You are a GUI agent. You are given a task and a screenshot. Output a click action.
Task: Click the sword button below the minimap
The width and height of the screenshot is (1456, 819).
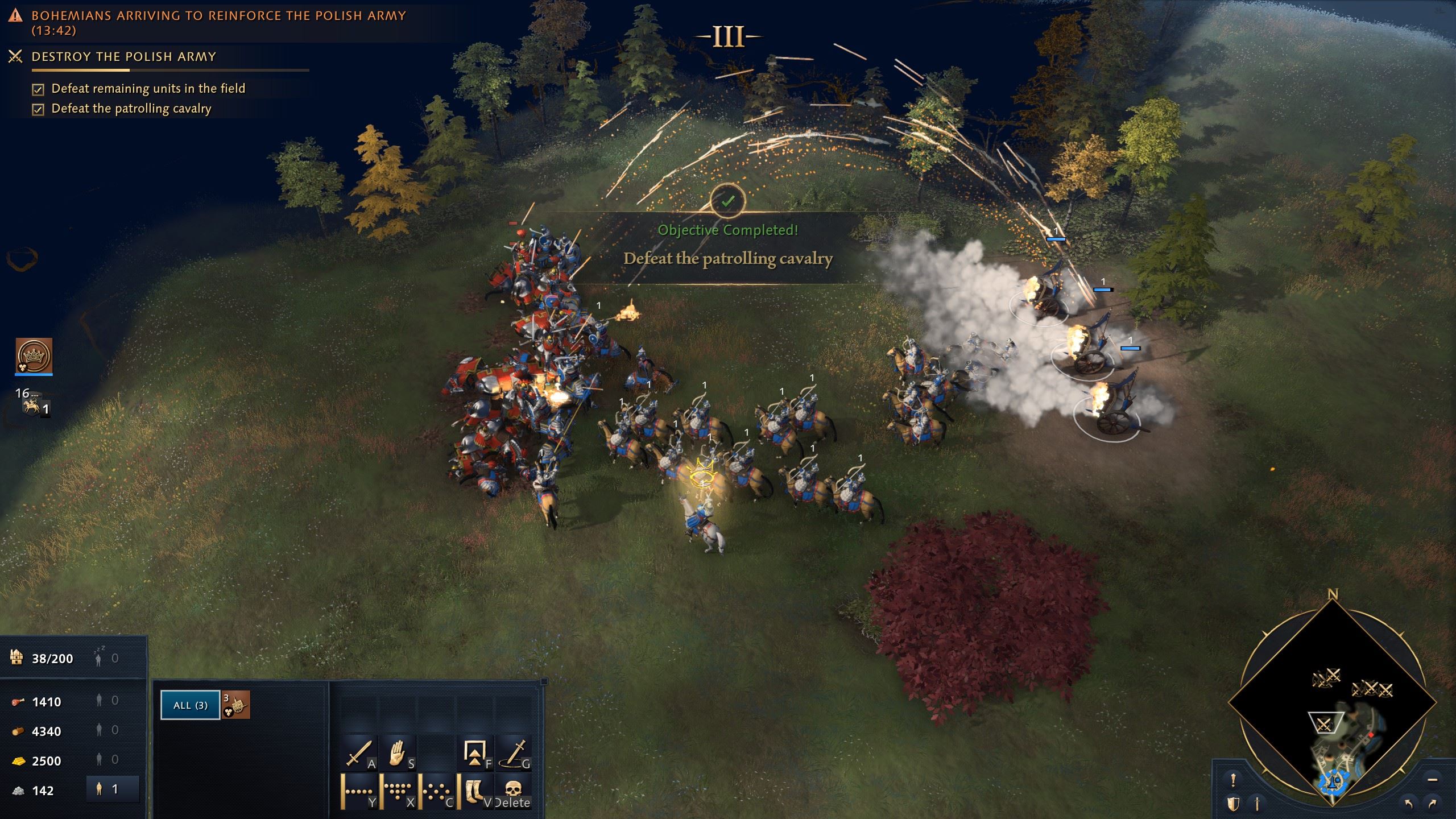pos(1258,804)
